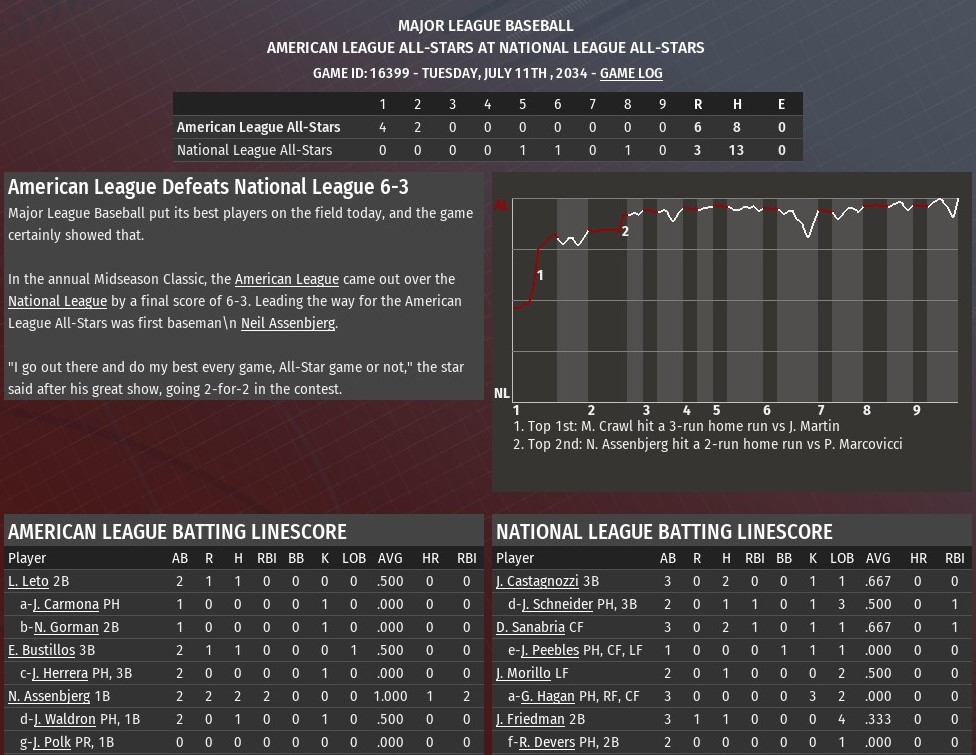Open D. Sanabria's player page

530,627
